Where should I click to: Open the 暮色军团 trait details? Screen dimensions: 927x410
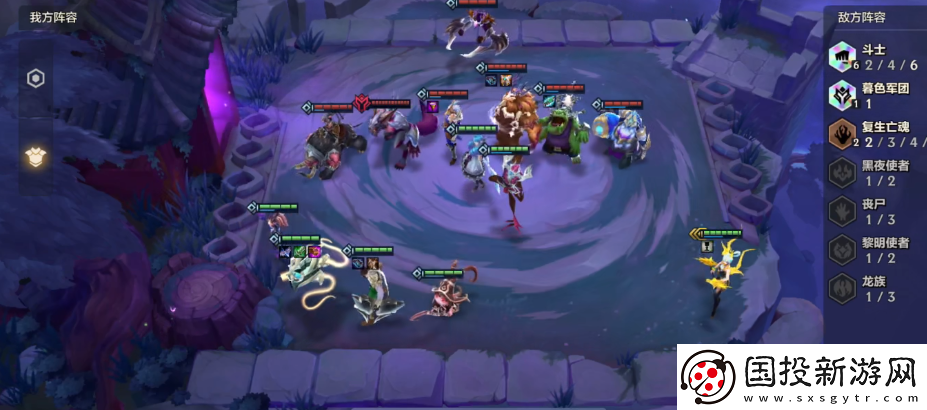tap(874, 94)
